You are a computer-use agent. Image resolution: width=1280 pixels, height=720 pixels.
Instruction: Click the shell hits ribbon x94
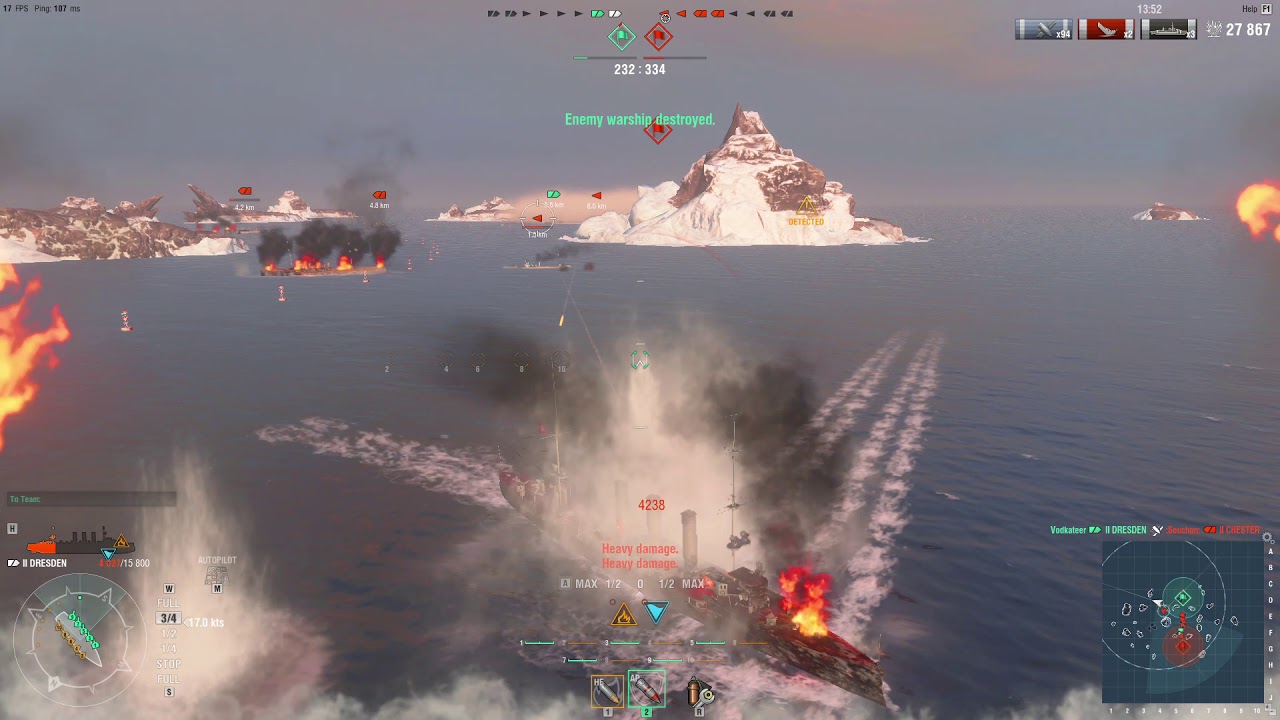(1043, 30)
